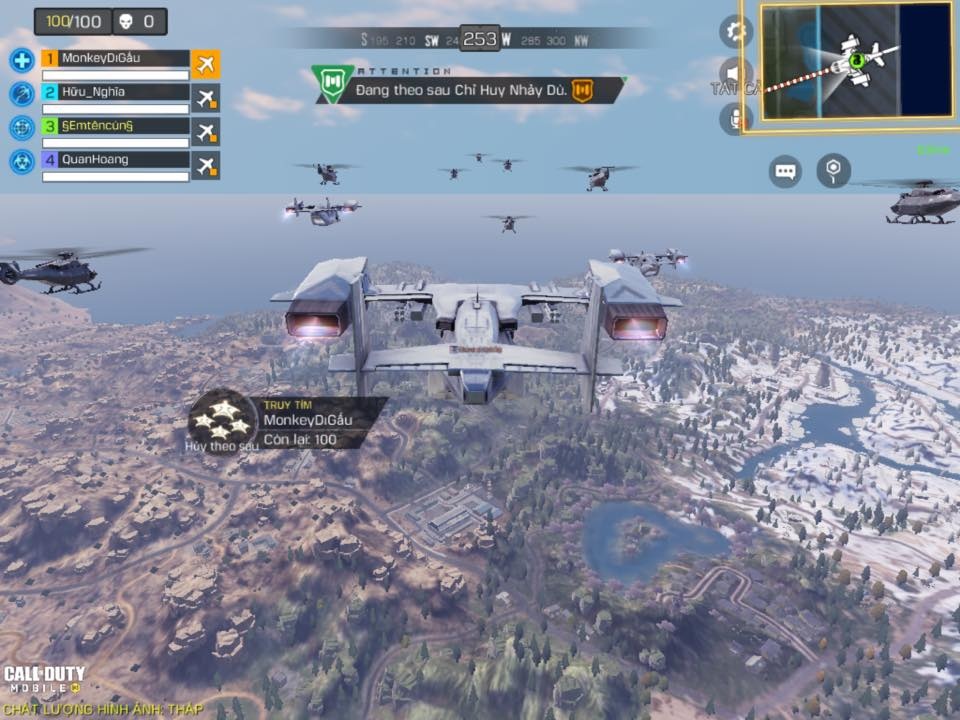Select teammate MonkeyDiGấu in squad list
Screen dimensions: 960x720
pyautogui.click(x=115, y=59)
